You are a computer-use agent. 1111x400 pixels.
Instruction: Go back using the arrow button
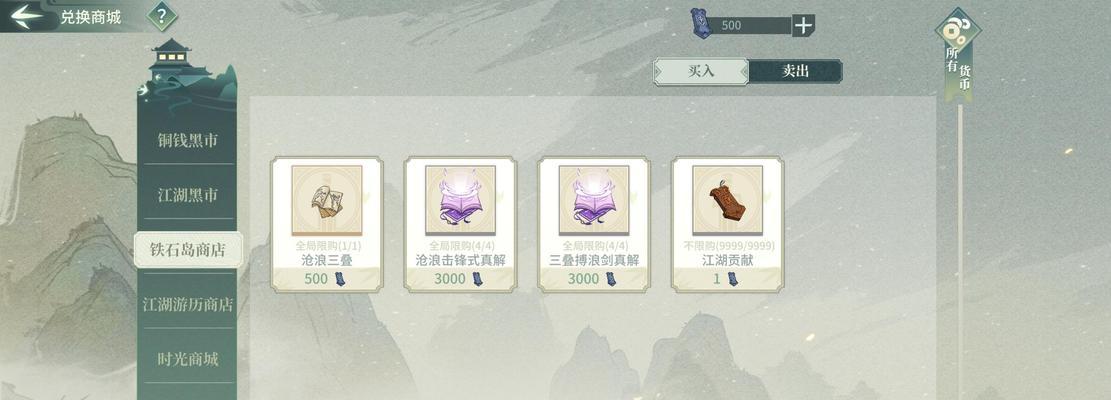pos(26,16)
